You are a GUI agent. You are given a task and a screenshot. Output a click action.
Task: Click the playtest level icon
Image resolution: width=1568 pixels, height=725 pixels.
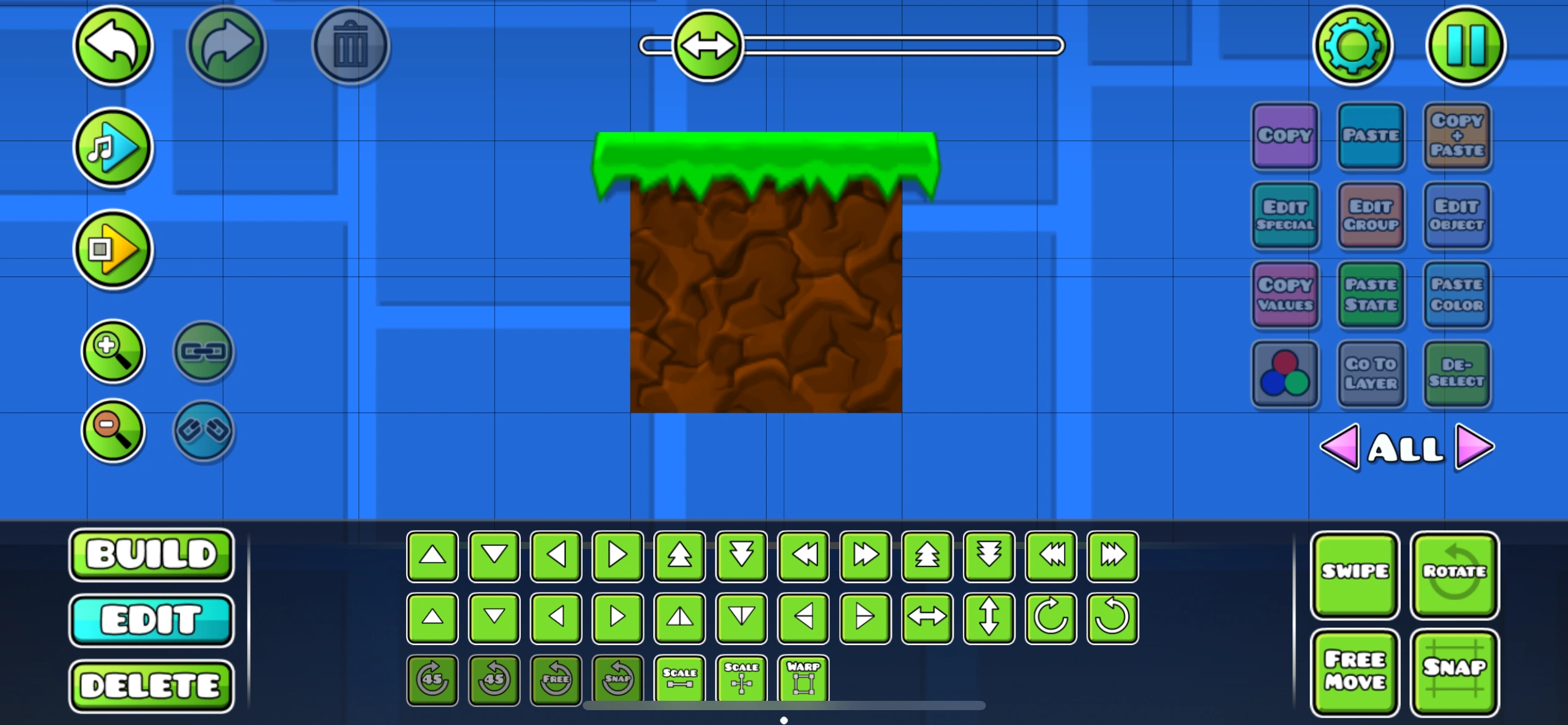(112, 250)
